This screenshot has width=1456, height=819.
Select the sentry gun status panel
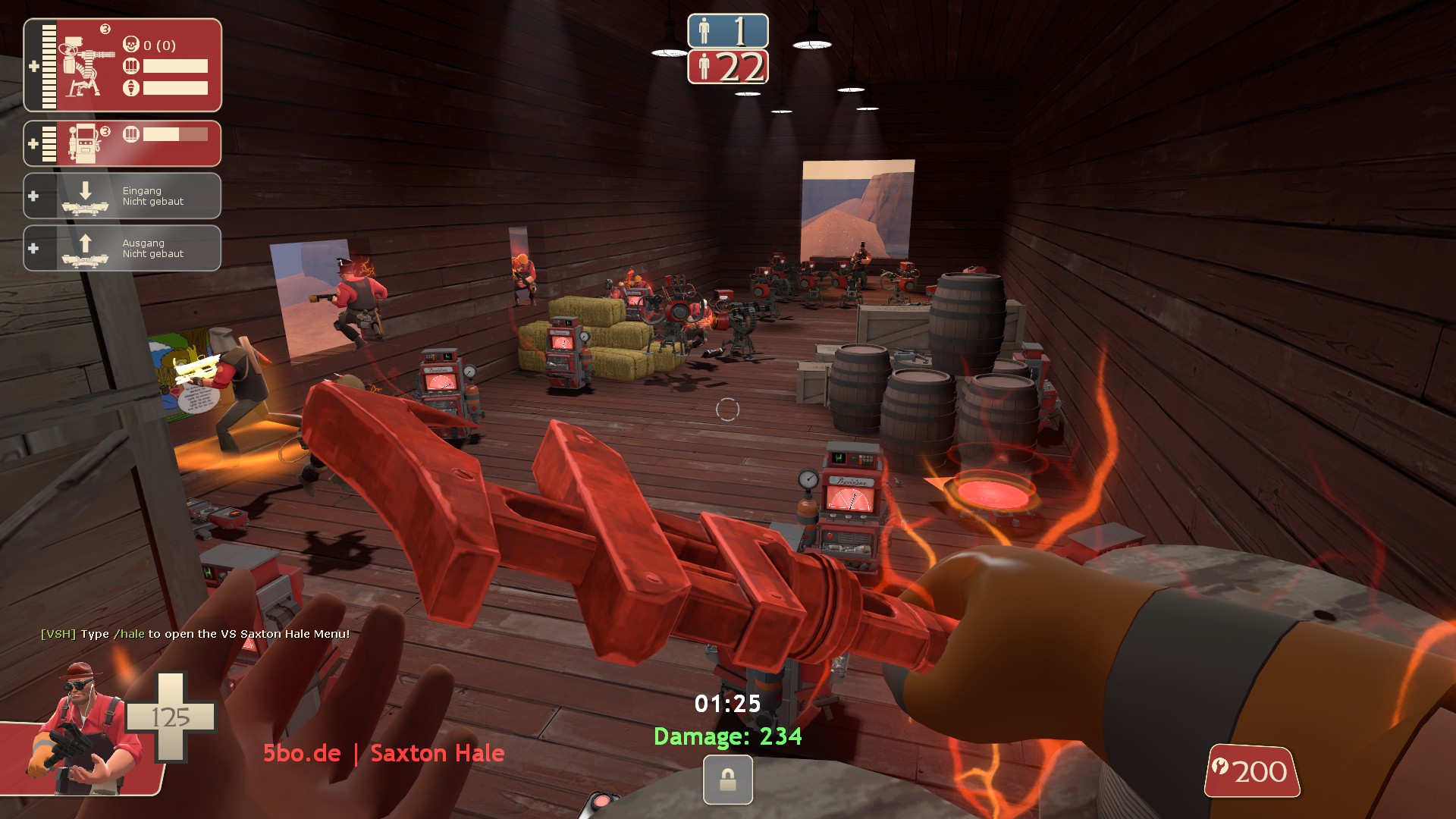122,65
